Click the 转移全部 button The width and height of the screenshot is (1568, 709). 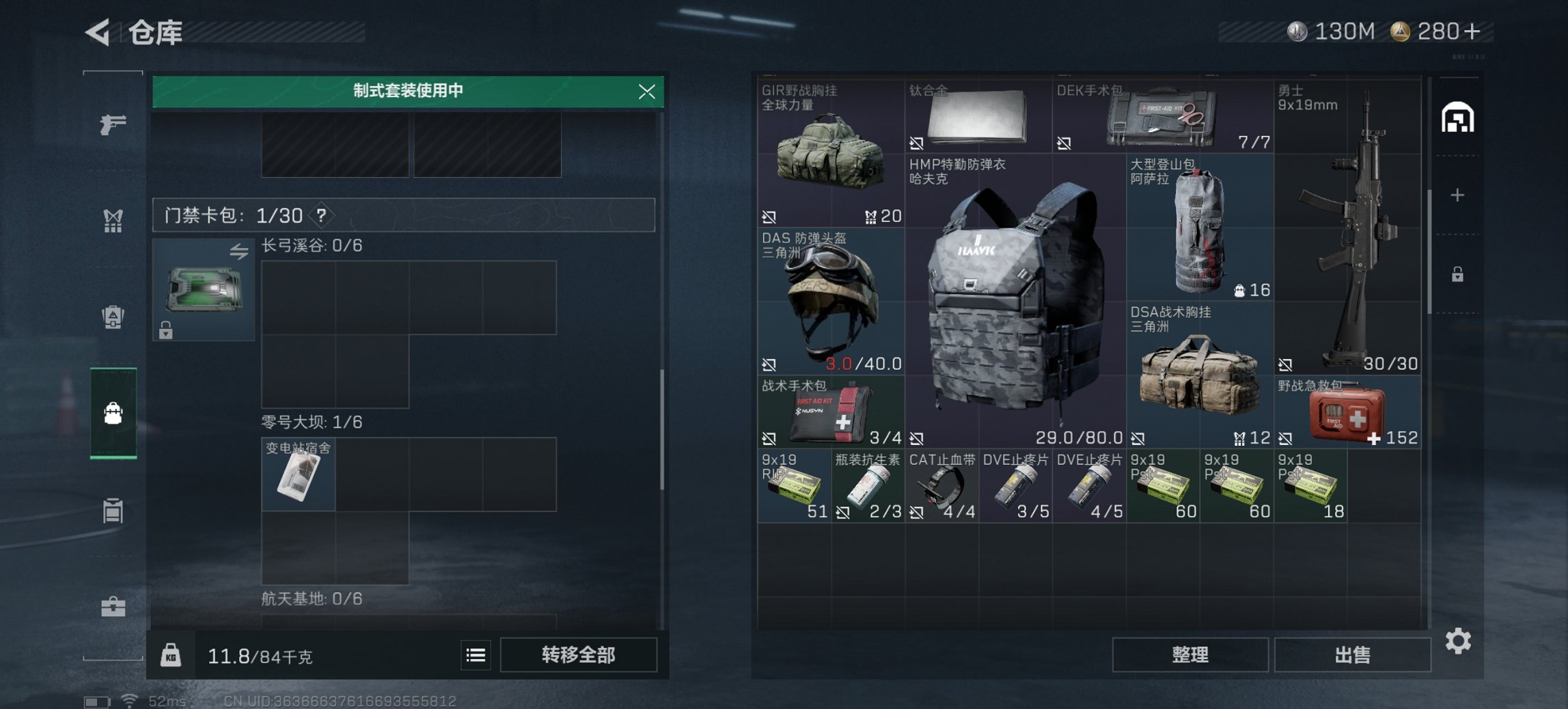click(x=578, y=655)
